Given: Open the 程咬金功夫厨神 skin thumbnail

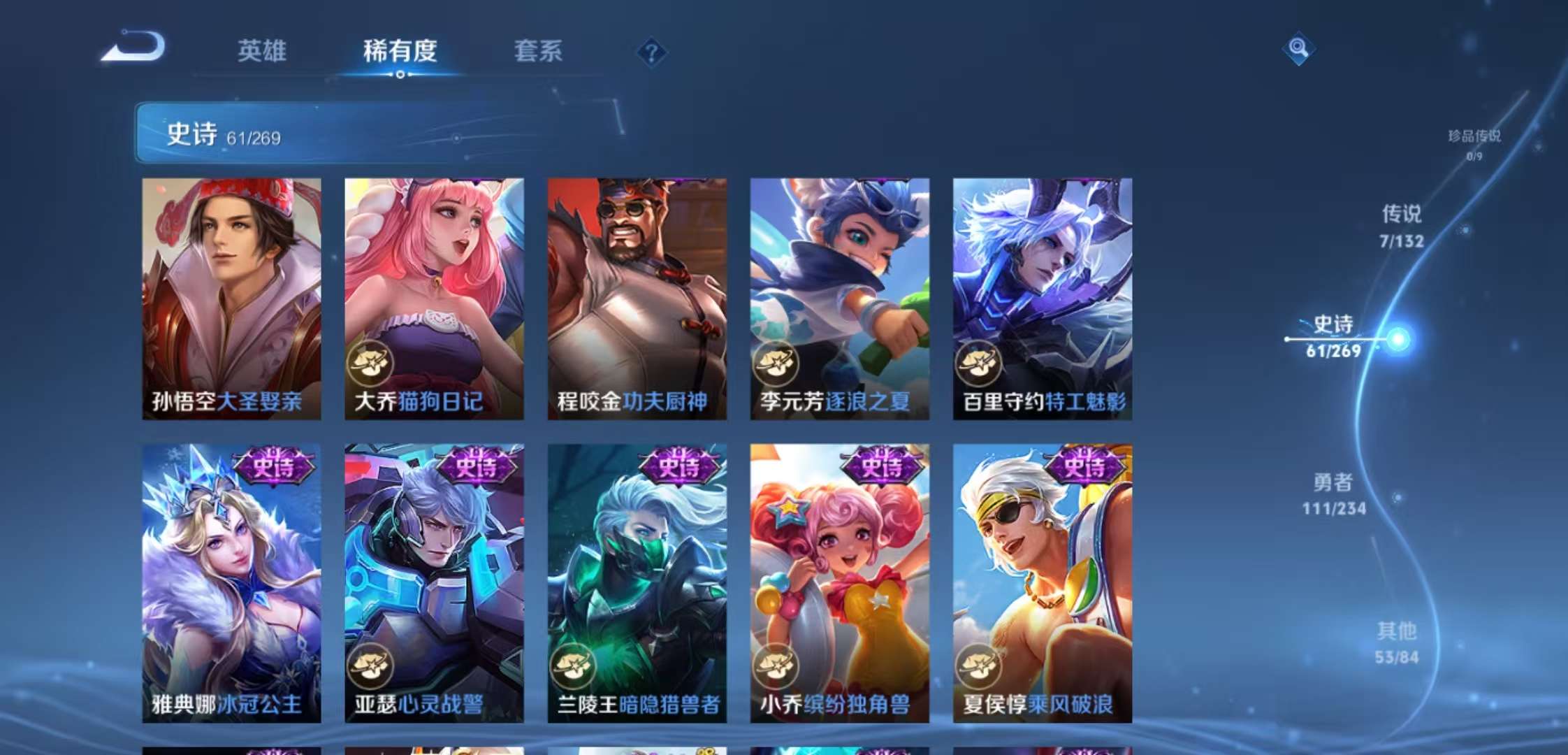Looking at the screenshot, I should point(635,294).
